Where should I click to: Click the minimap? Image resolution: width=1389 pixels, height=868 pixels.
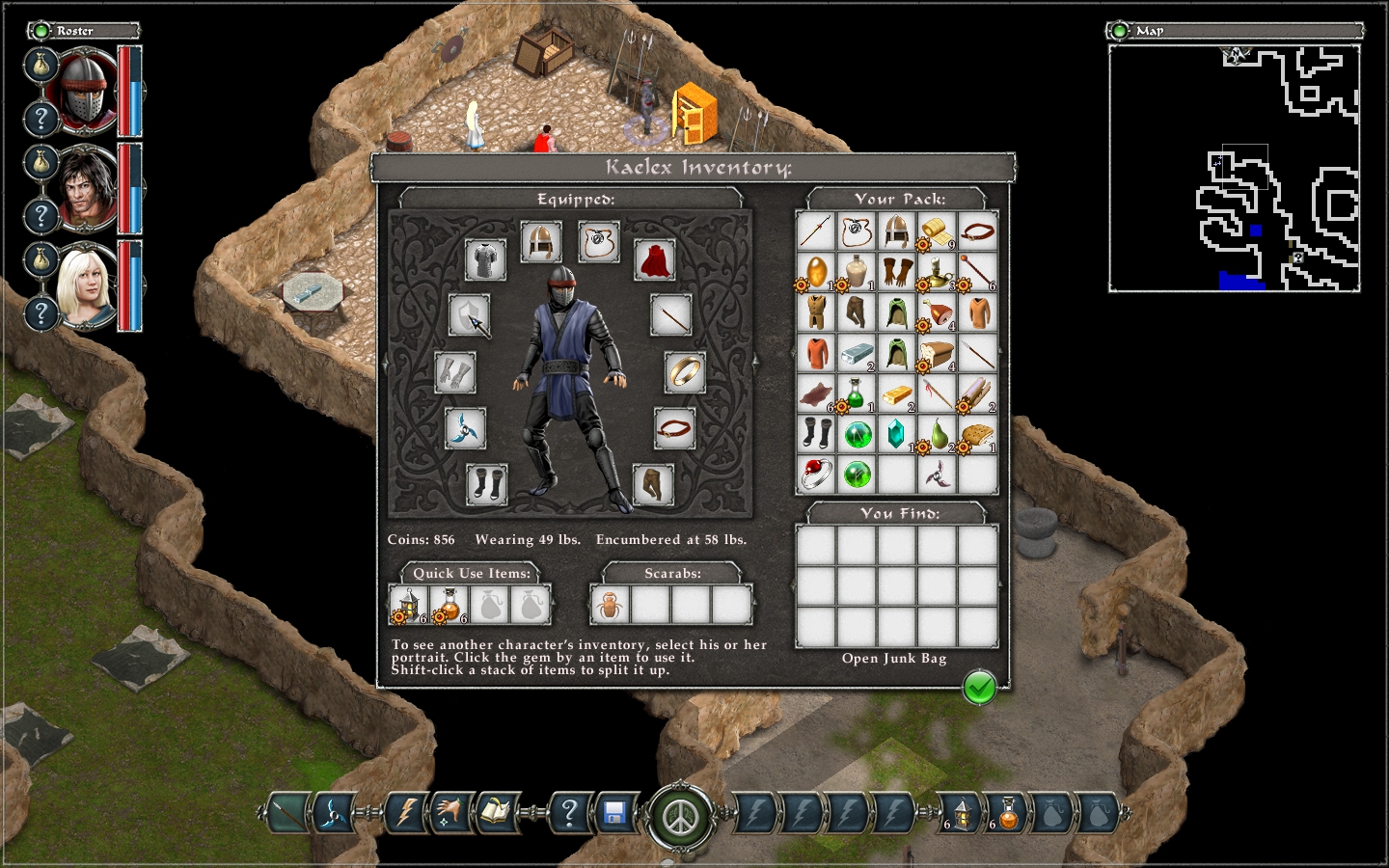click(1234, 168)
